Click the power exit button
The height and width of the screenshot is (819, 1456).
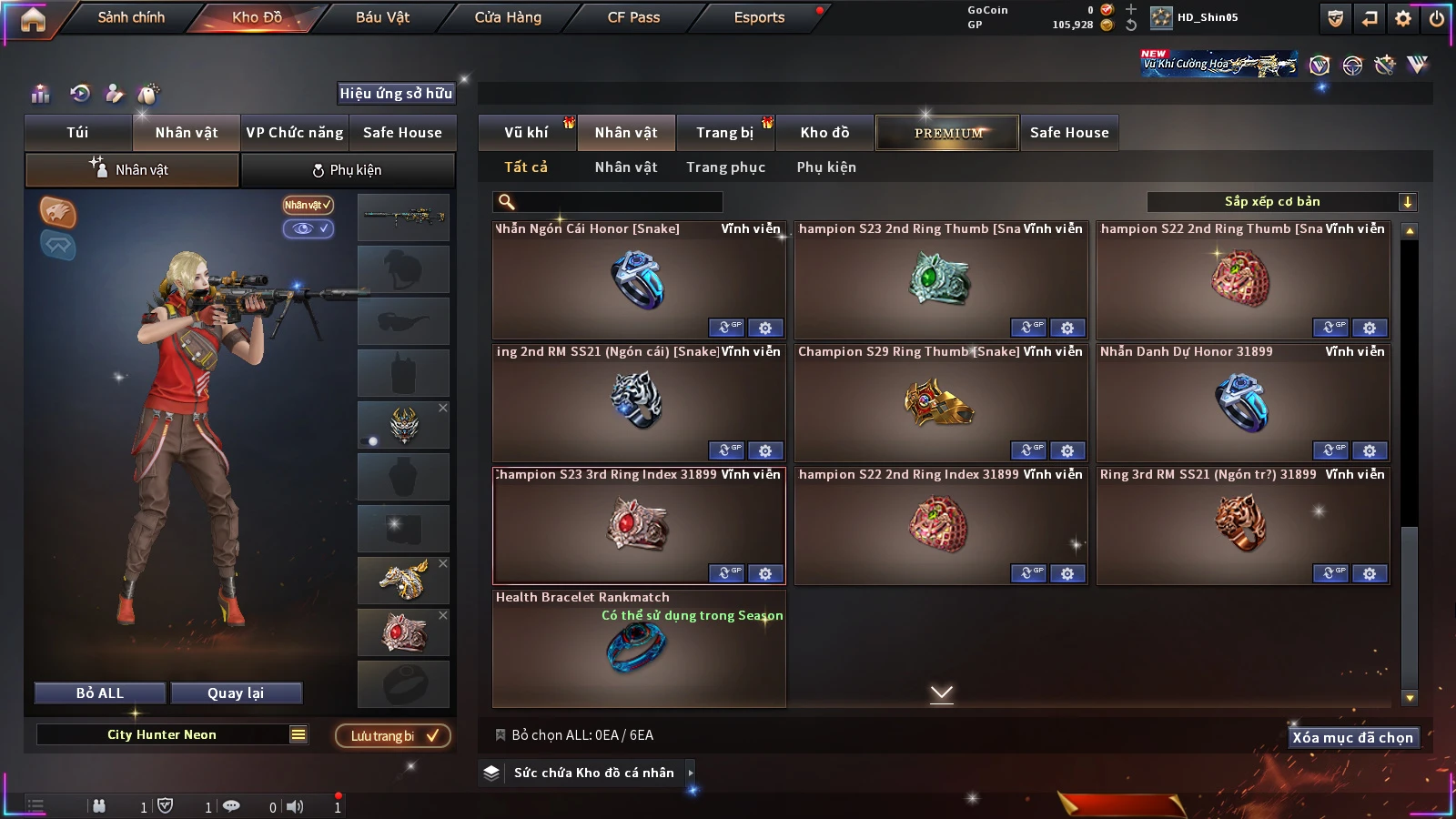[x=1437, y=18]
